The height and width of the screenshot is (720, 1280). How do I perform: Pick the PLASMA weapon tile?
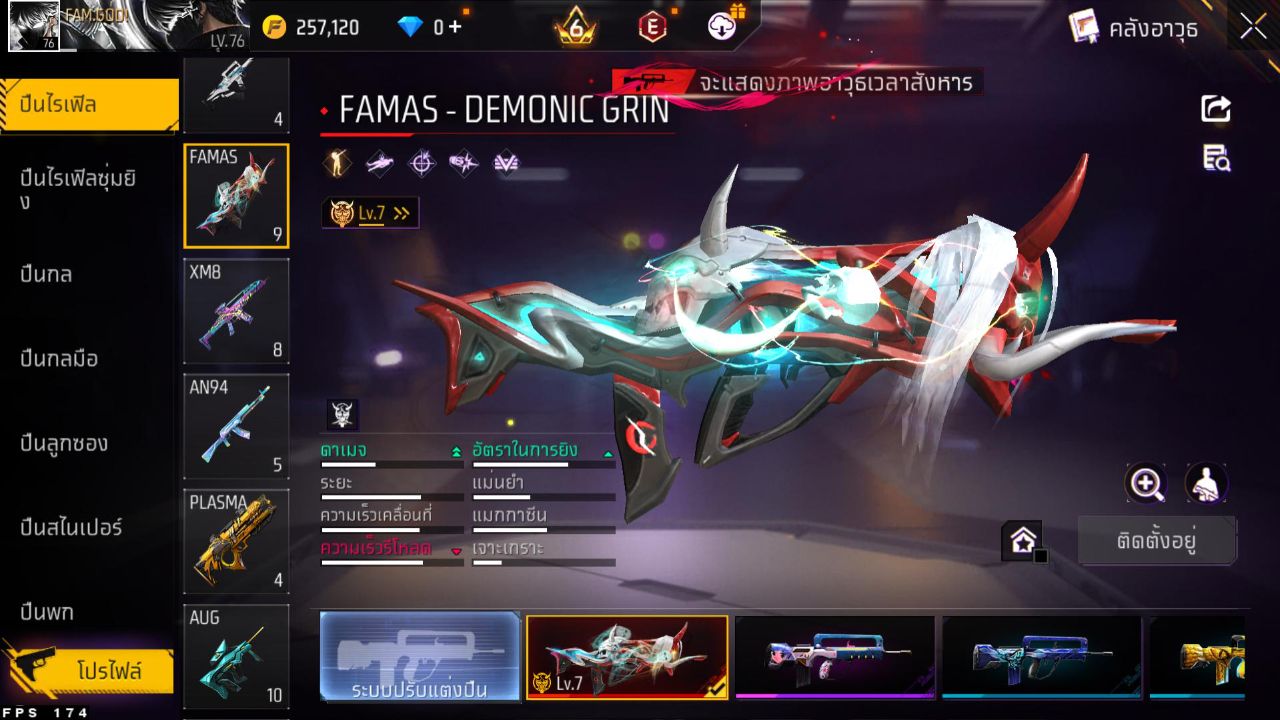[236, 541]
